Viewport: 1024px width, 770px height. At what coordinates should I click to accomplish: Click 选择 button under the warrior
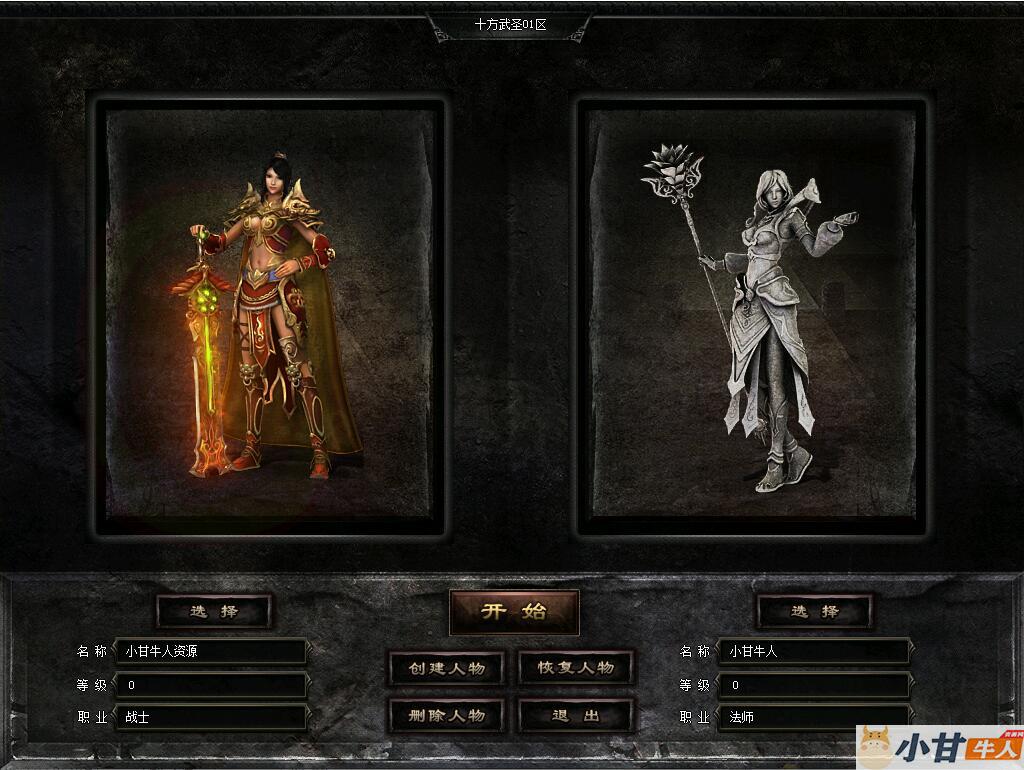click(214, 611)
